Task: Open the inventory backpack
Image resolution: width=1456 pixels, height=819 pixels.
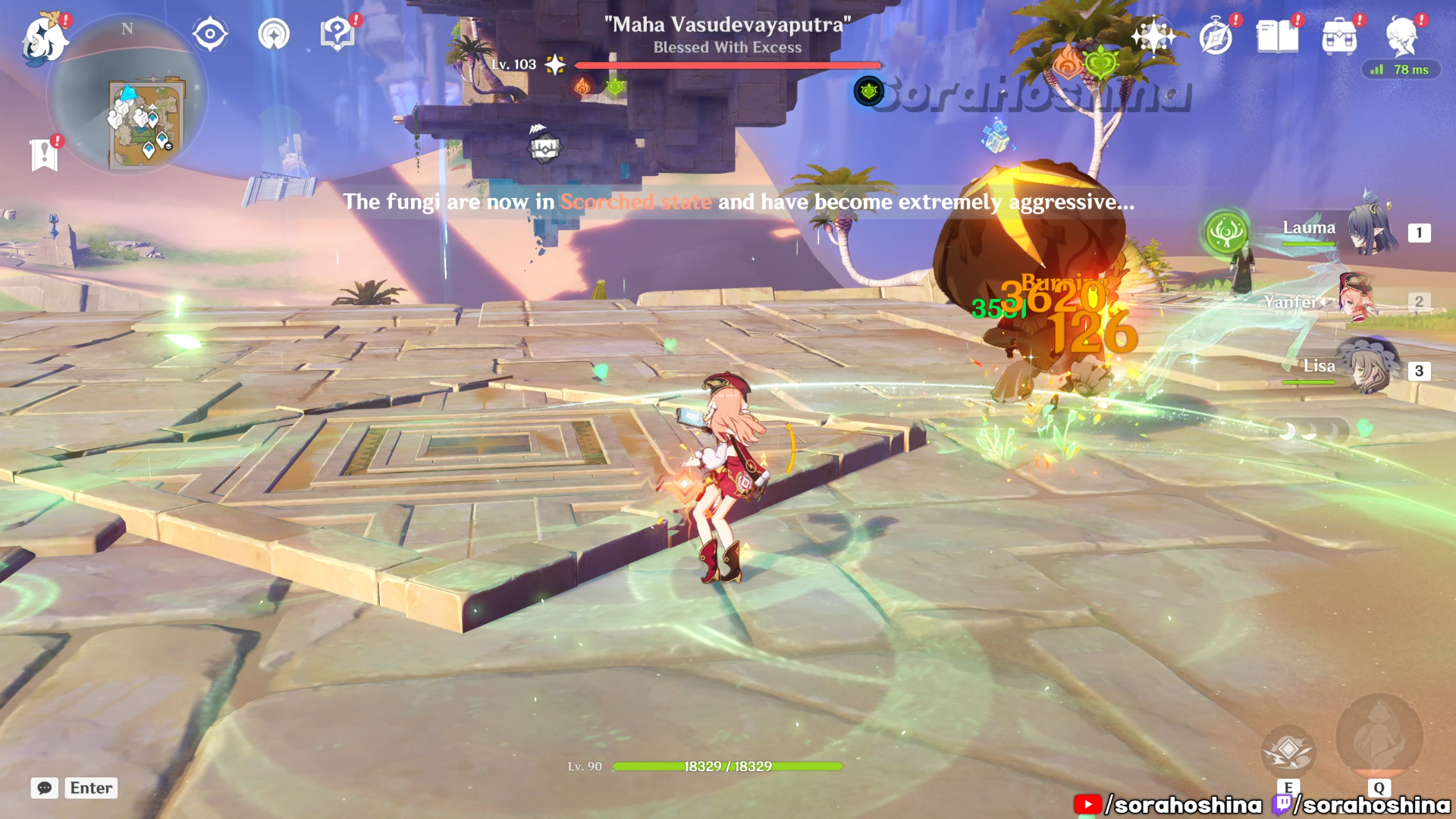Action: tap(1339, 36)
